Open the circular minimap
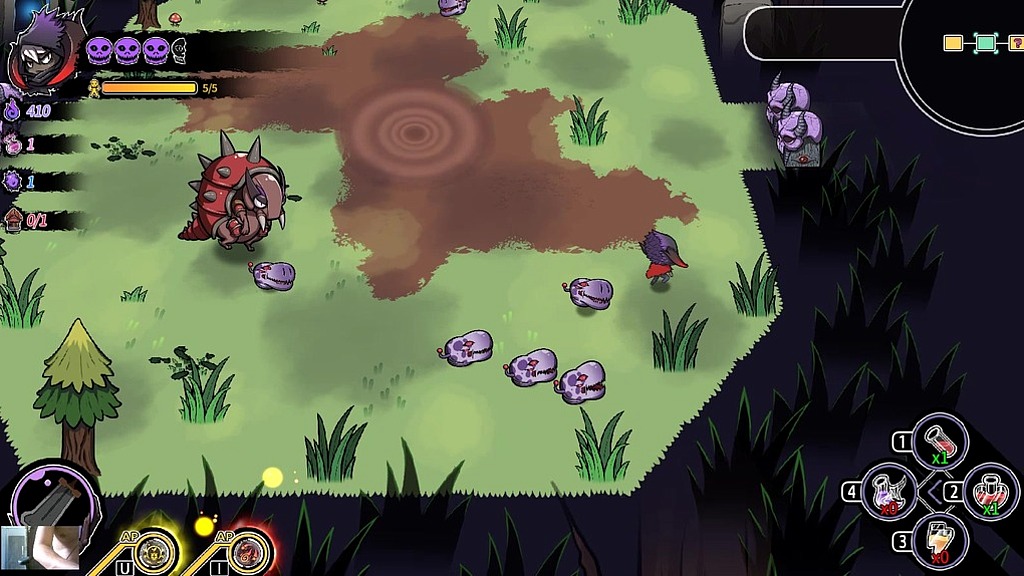The height and width of the screenshot is (576, 1024). [965, 60]
